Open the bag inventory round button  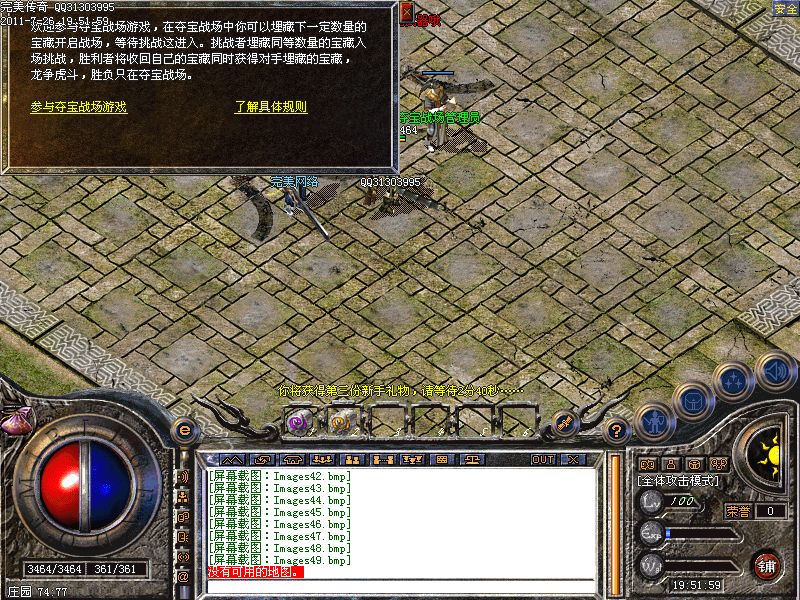691,399
